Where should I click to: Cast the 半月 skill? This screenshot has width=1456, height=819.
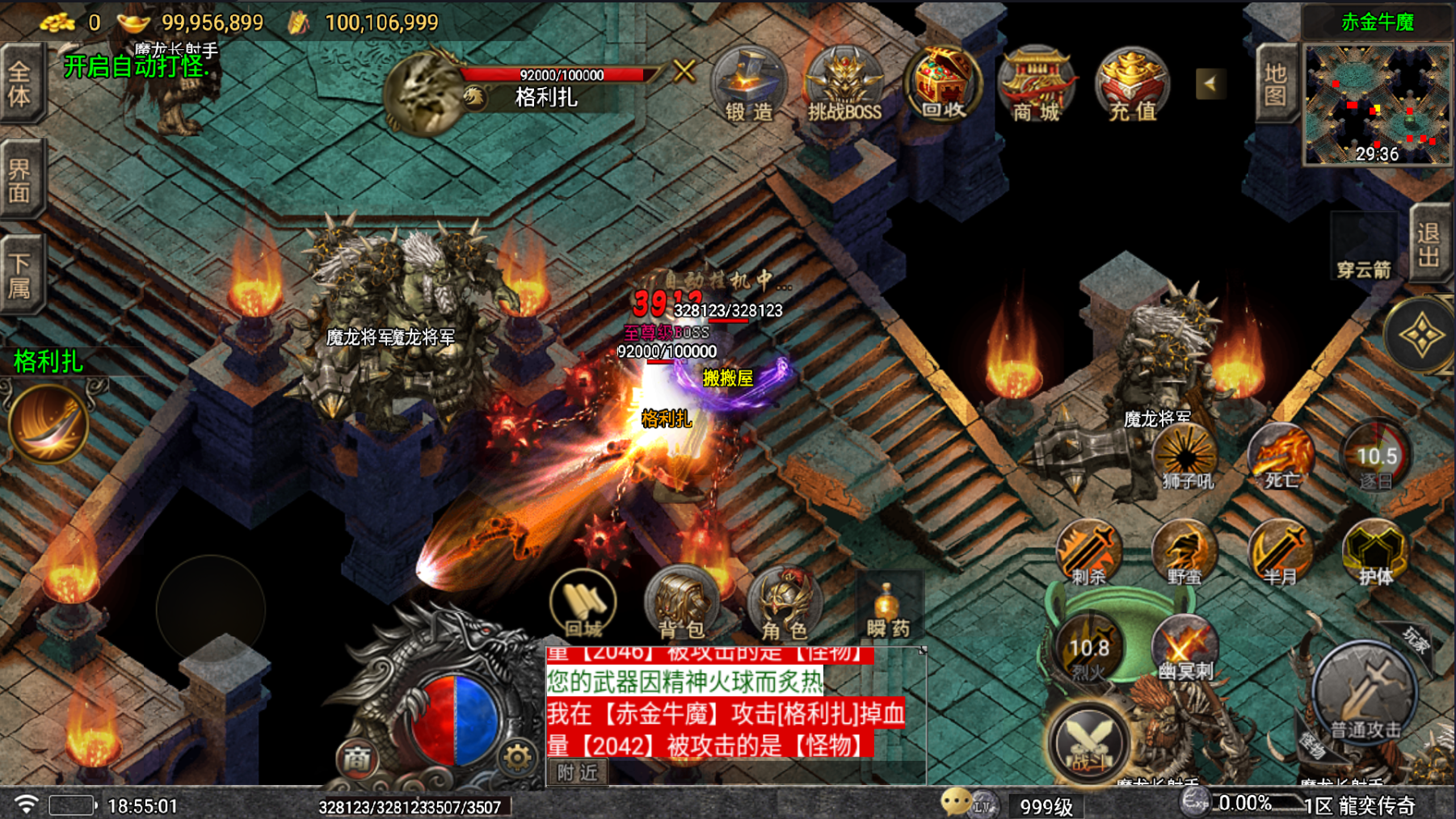pyautogui.click(x=1279, y=552)
